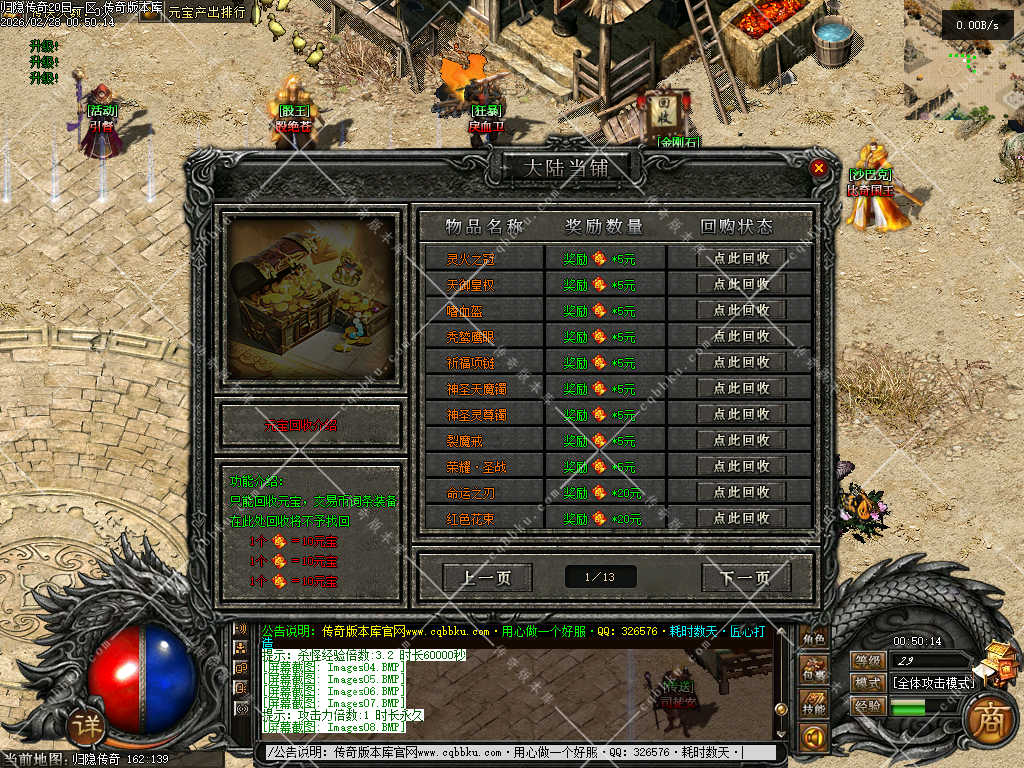Viewport: 1024px width, 768px height.
Task: Toggle sound with the speaker icon
Action: click(x=813, y=739)
